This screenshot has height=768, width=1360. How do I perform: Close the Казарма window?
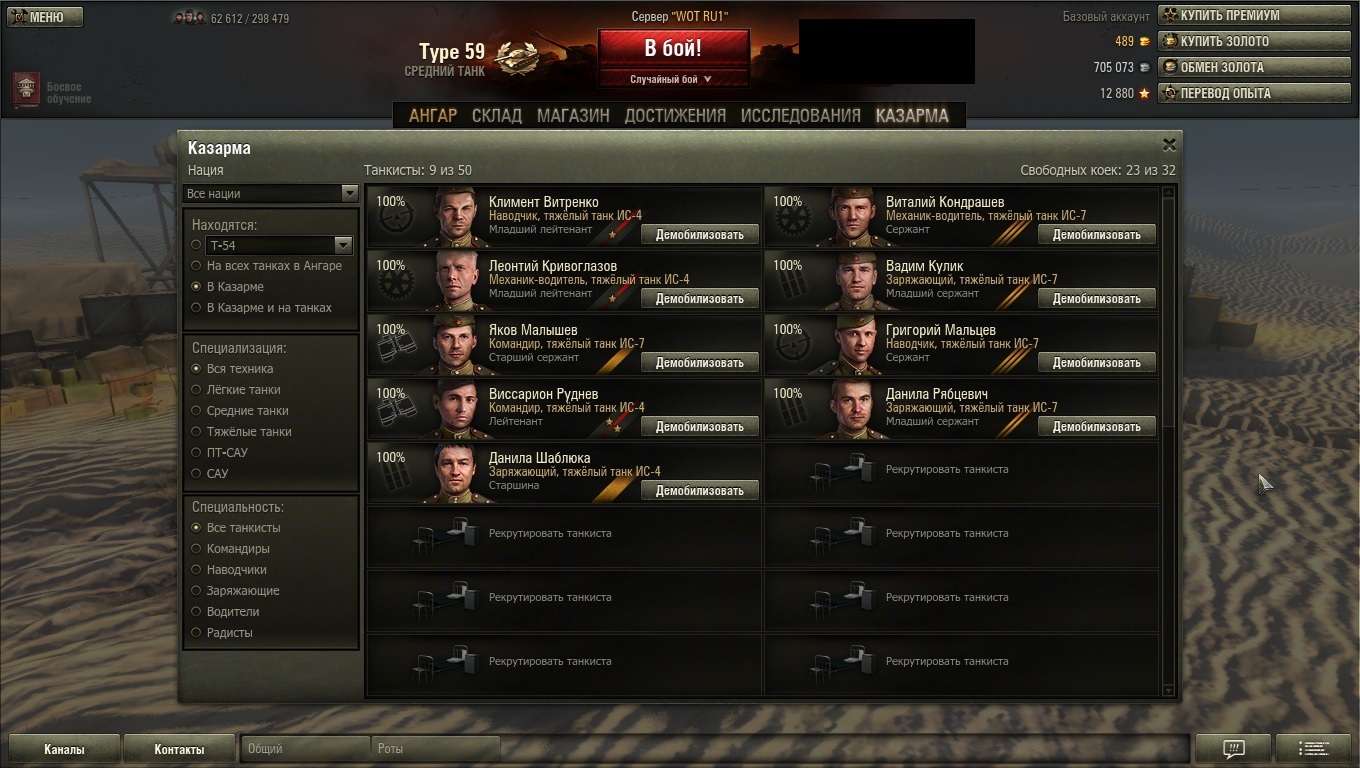[x=1169, y=145]
